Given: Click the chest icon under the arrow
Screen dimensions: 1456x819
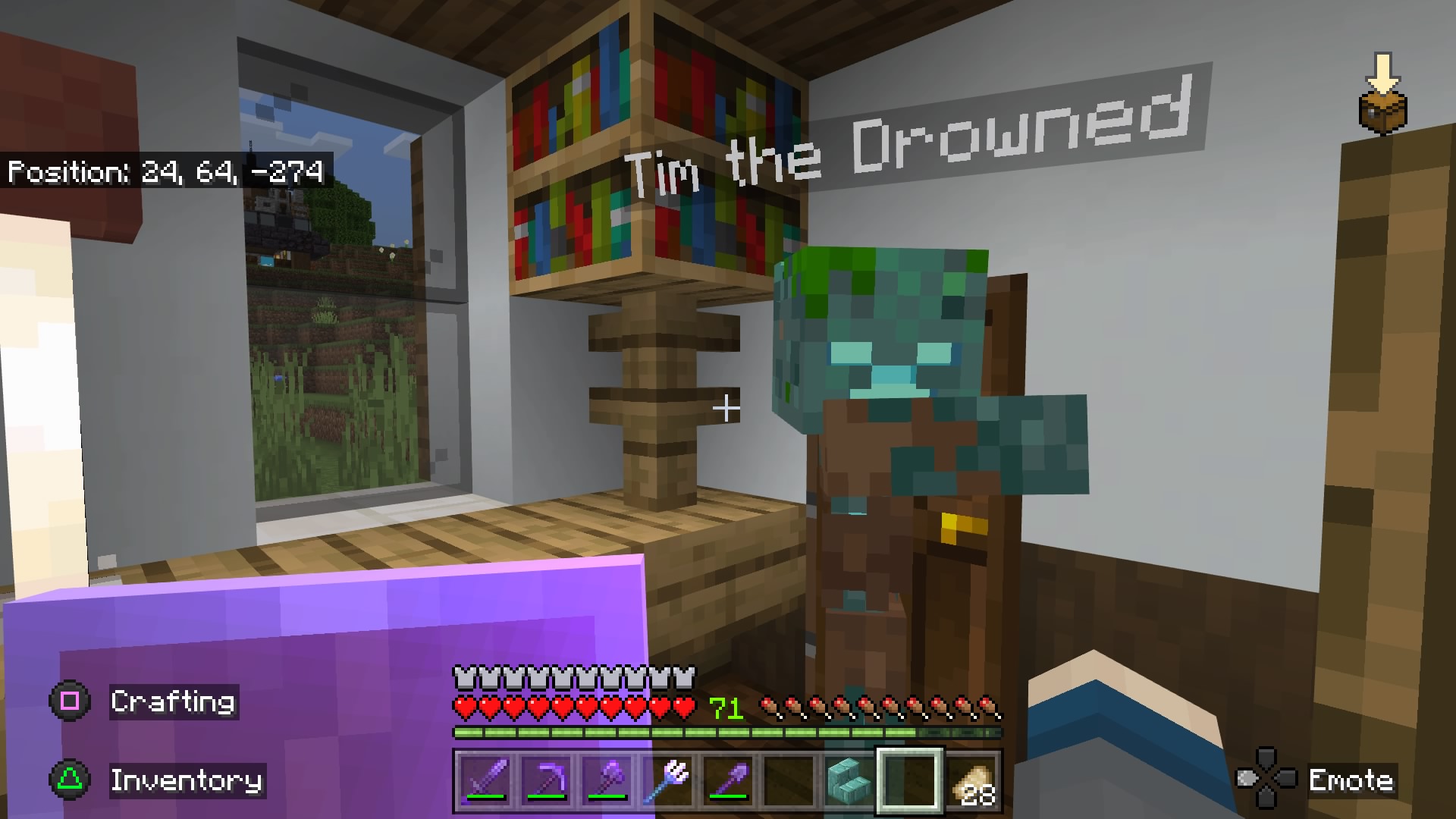Looking at the screenshot, I should coord(1383,111).
